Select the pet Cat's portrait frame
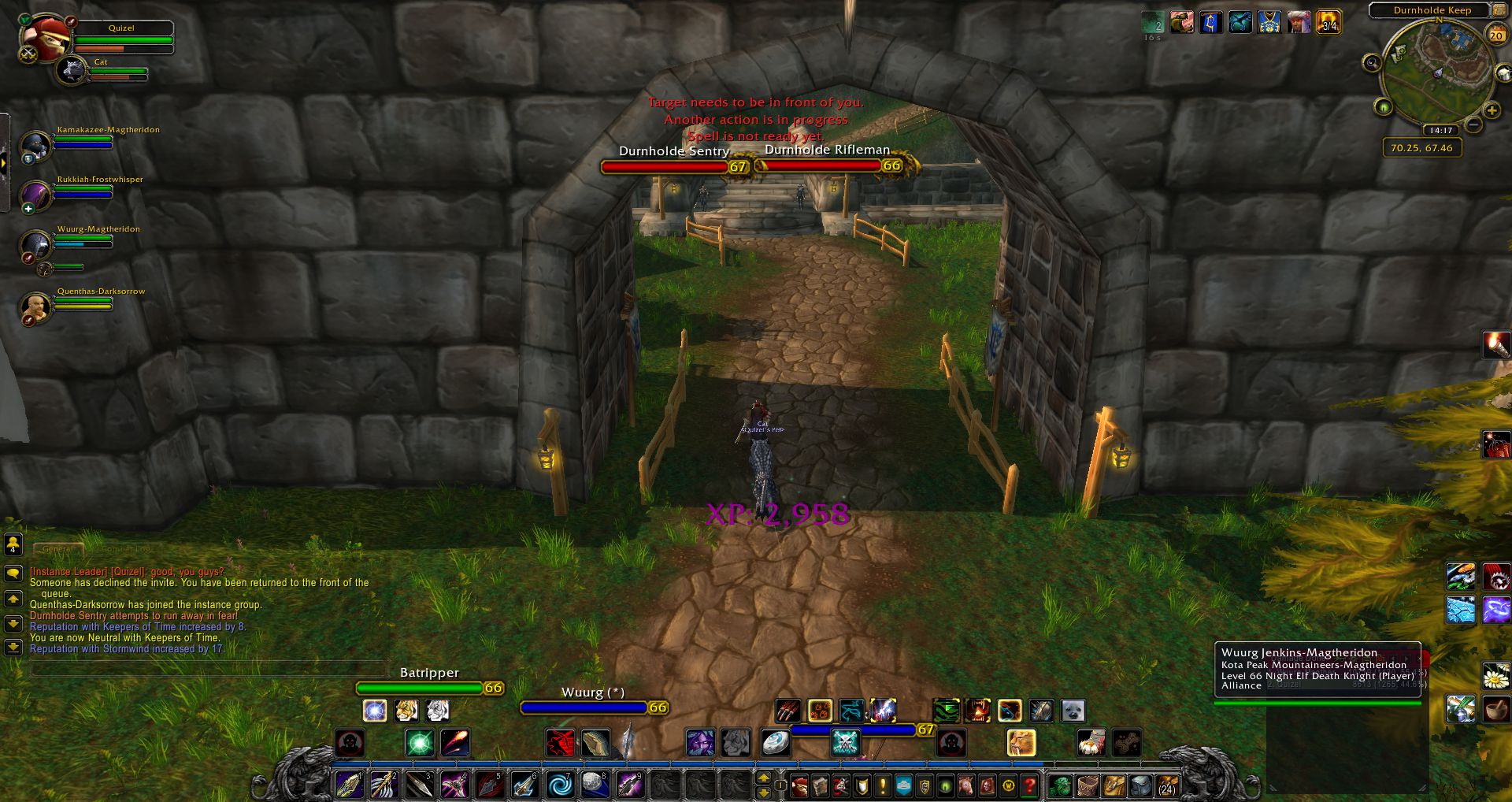Image resolution: width=1512 pixels, height=802 pixels. point(72,70)
